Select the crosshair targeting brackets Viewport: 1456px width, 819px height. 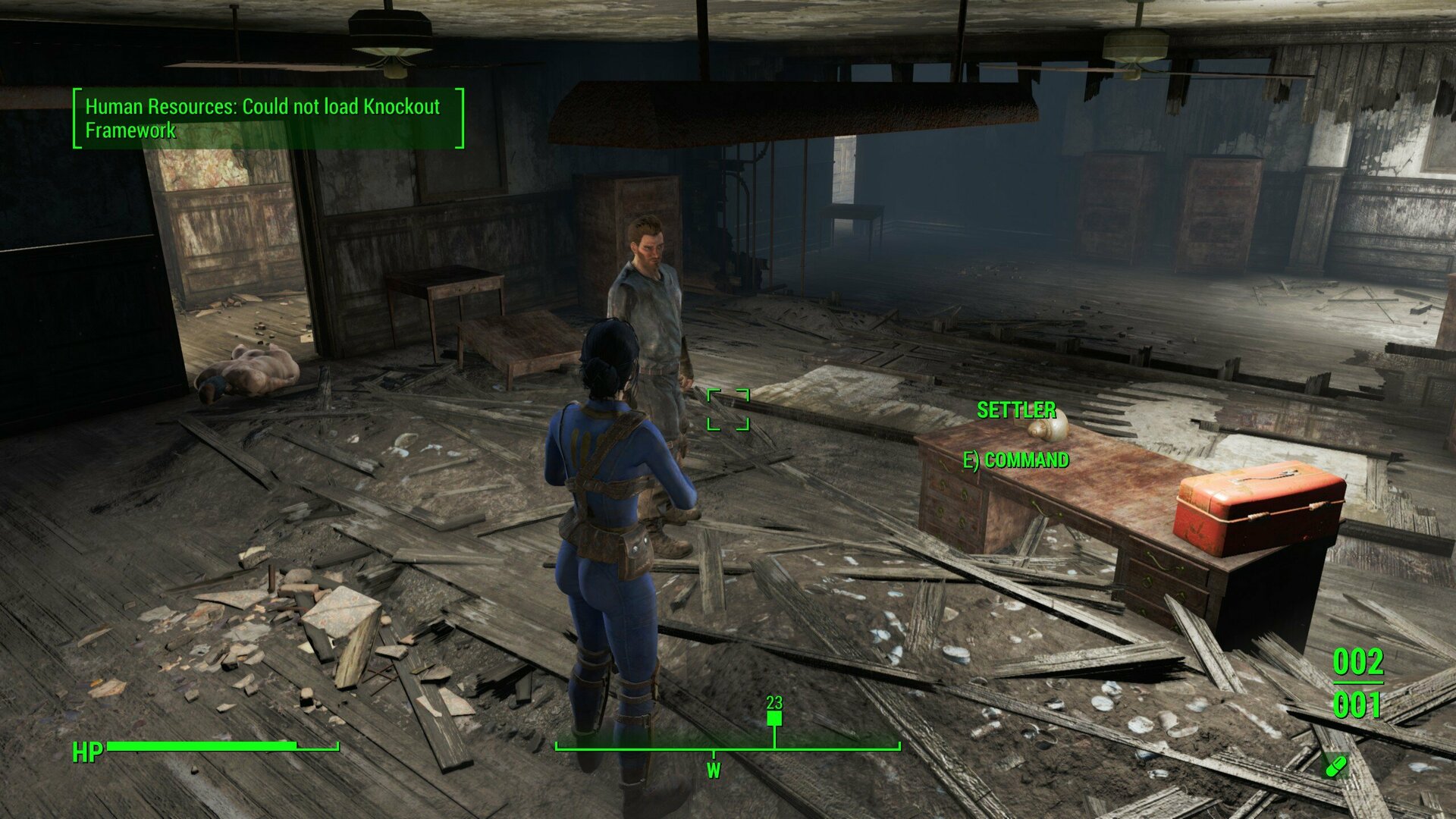[730, 410]
